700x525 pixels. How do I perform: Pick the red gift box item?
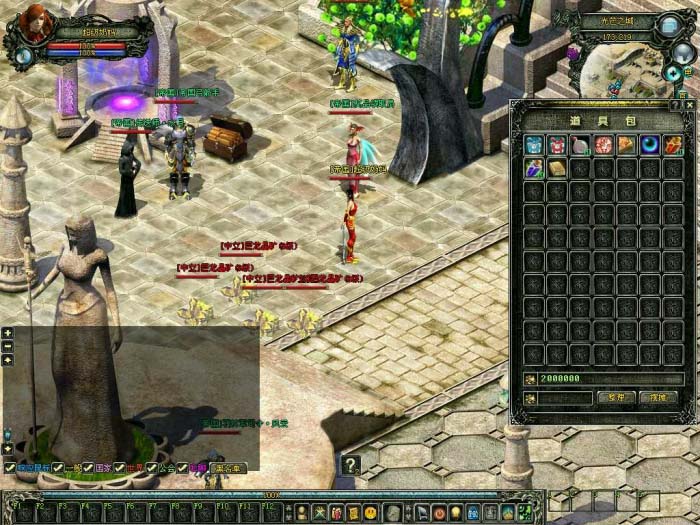[557, 145]
